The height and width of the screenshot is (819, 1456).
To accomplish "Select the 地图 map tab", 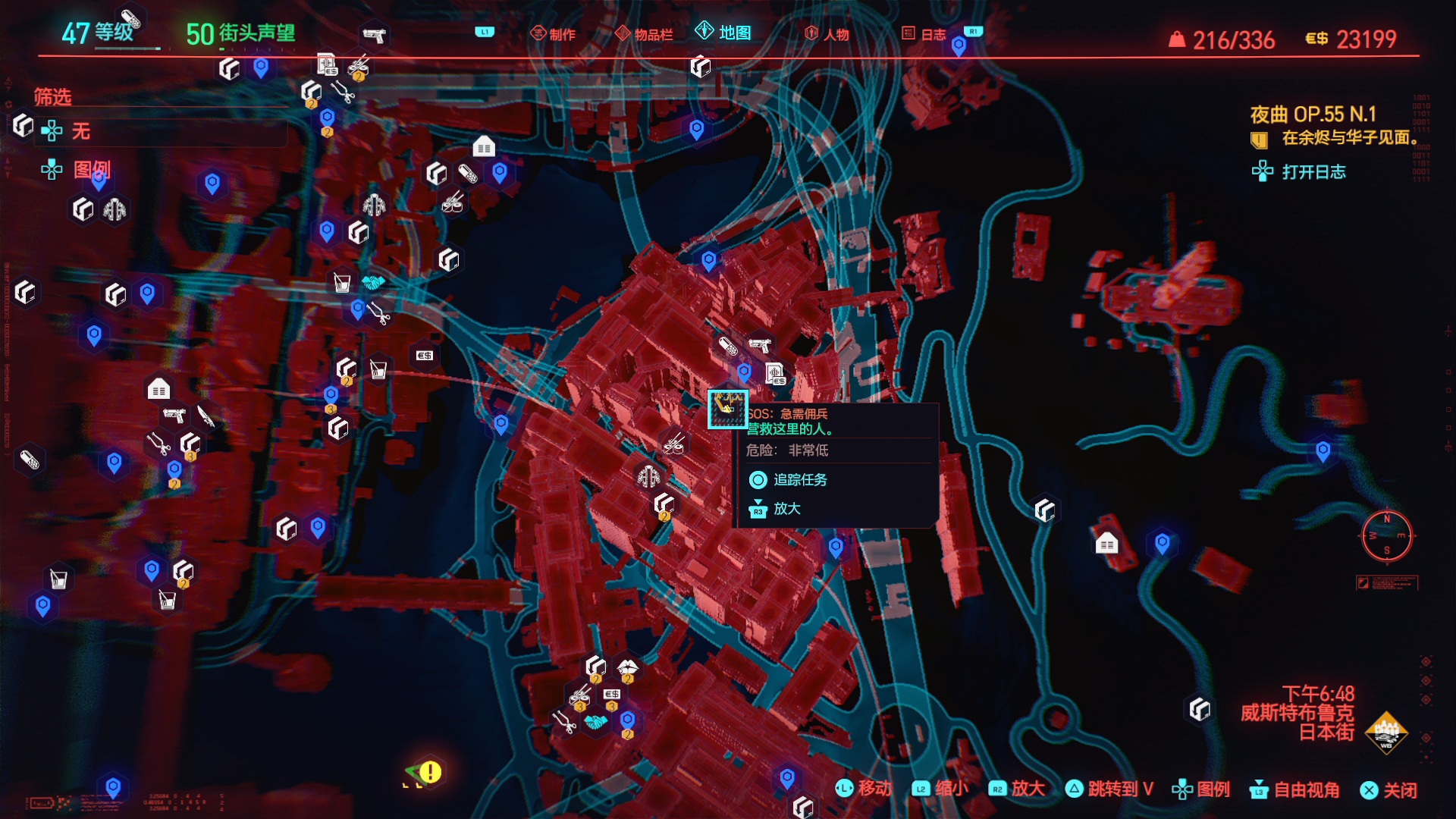I will tap(723, 33).
